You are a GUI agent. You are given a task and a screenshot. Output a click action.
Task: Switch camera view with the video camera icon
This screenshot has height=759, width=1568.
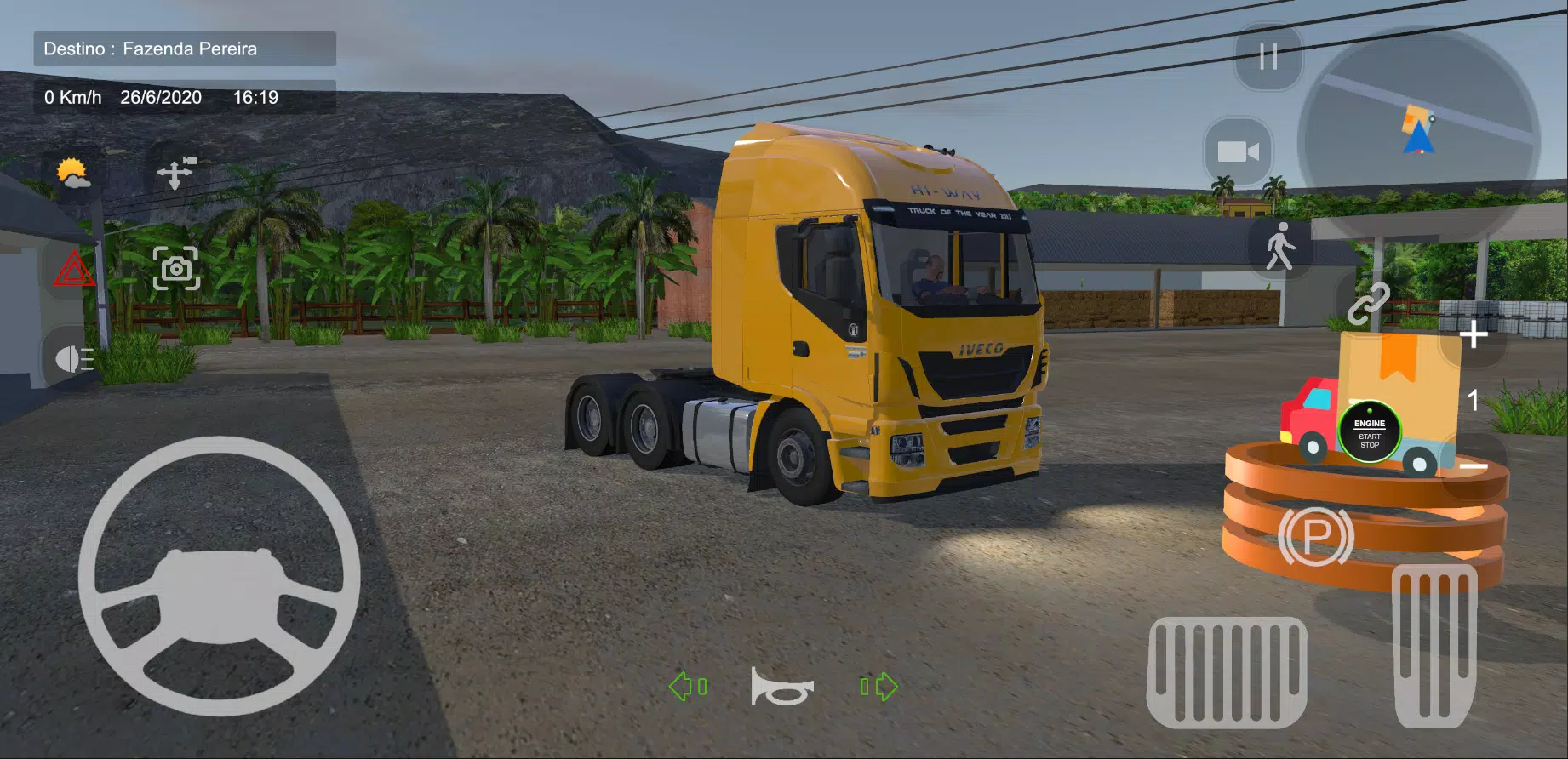tap(1239, 151)
